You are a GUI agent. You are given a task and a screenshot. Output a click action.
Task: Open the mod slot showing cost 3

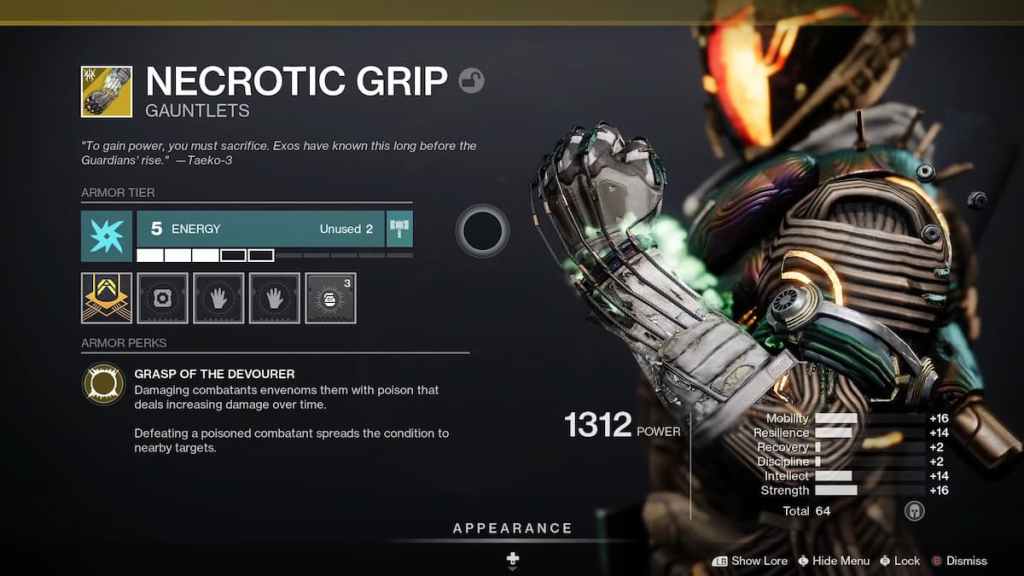330,298
